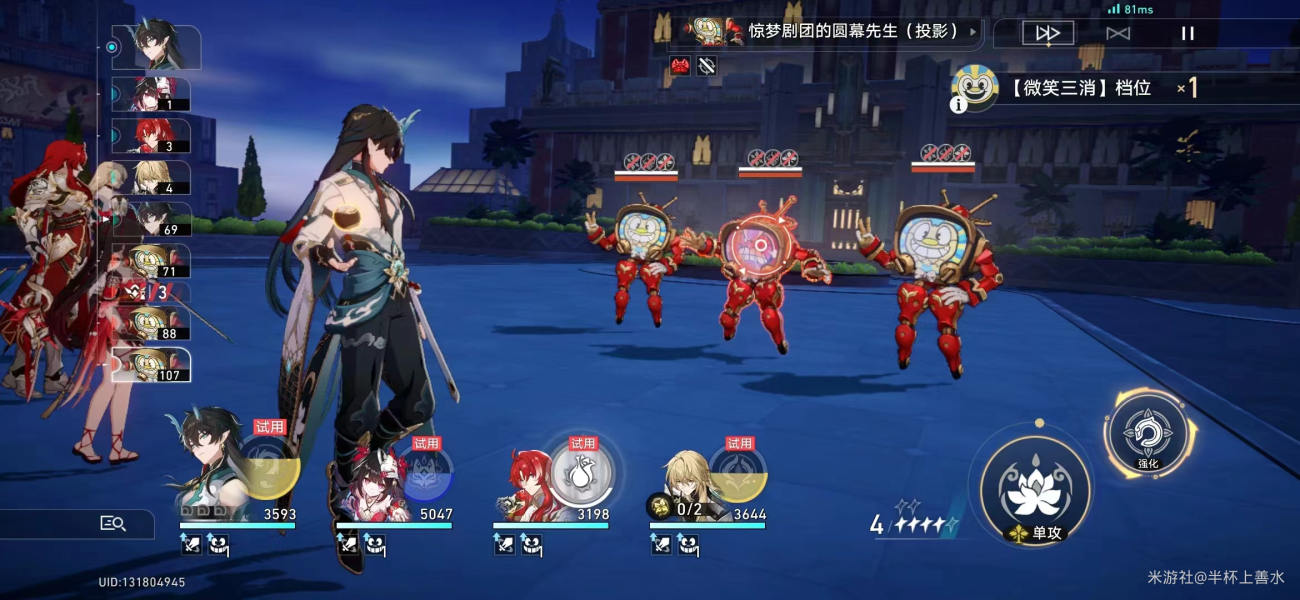Activate the blond healer's ultimate icon
This screenshot has height=600, width=1300.
point(738,472)
